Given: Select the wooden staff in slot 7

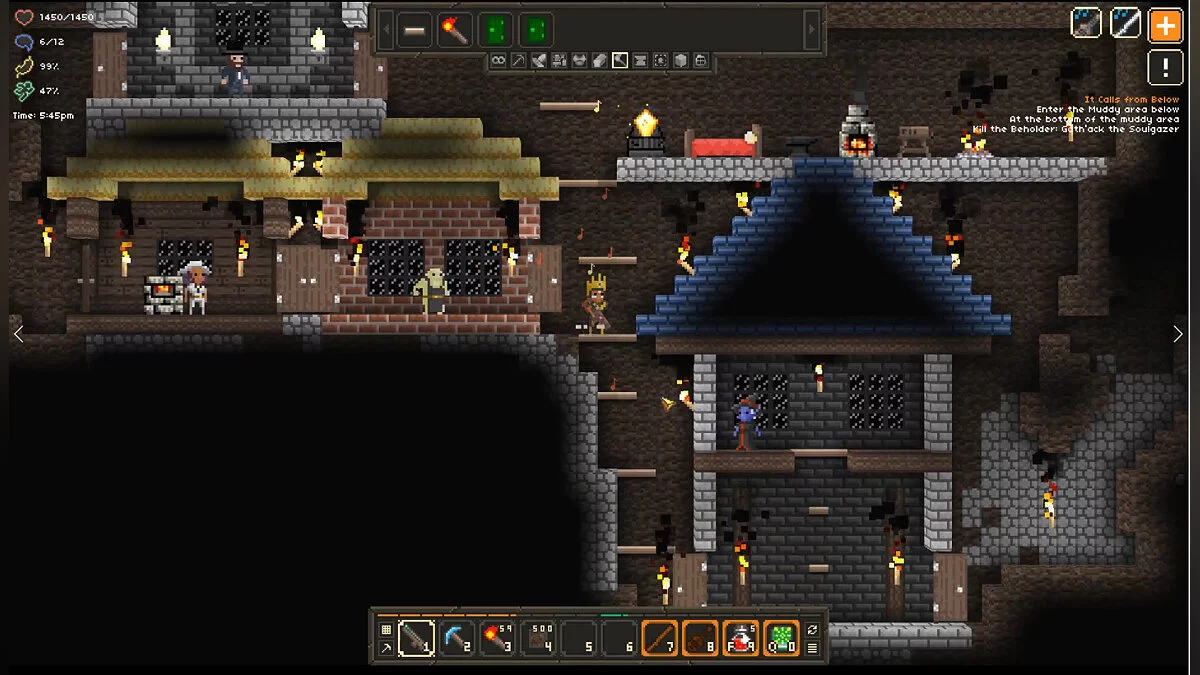Looking at the screenshot, I should coord(660,638).
